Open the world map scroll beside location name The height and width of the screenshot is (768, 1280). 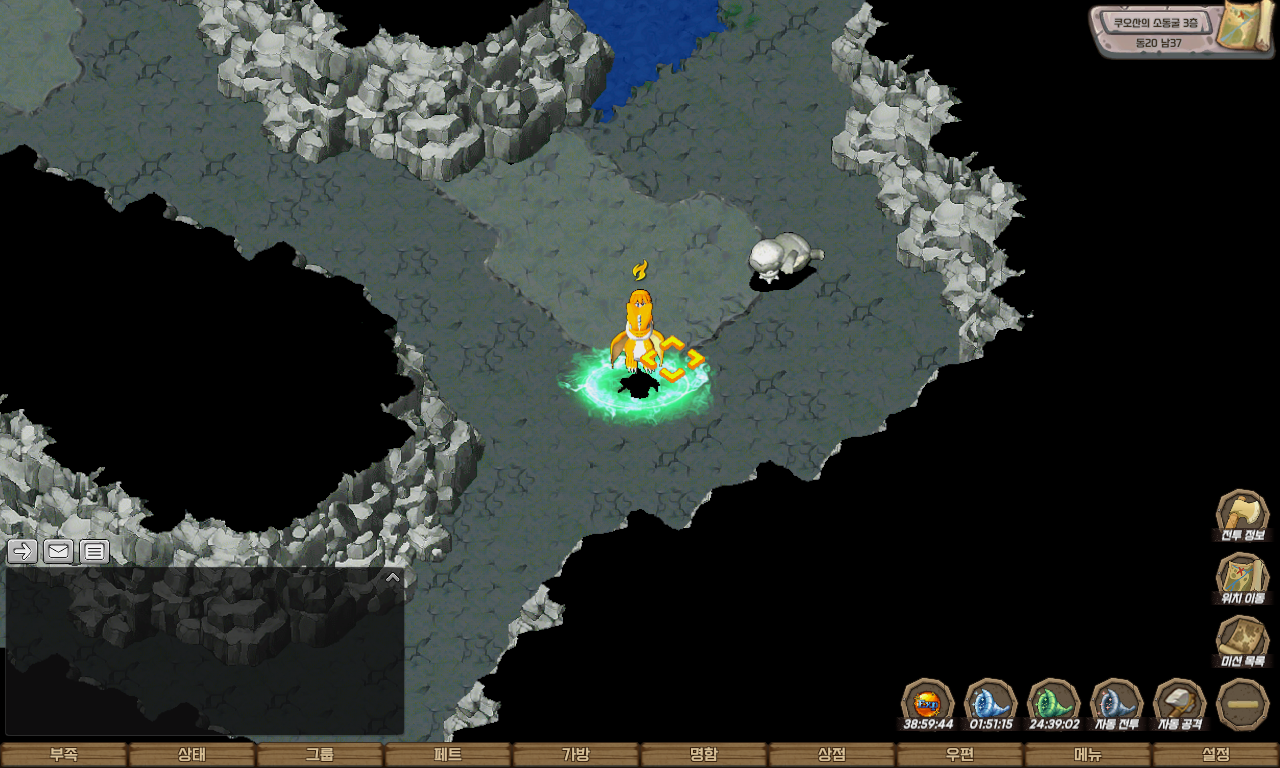pos(1243,26)
